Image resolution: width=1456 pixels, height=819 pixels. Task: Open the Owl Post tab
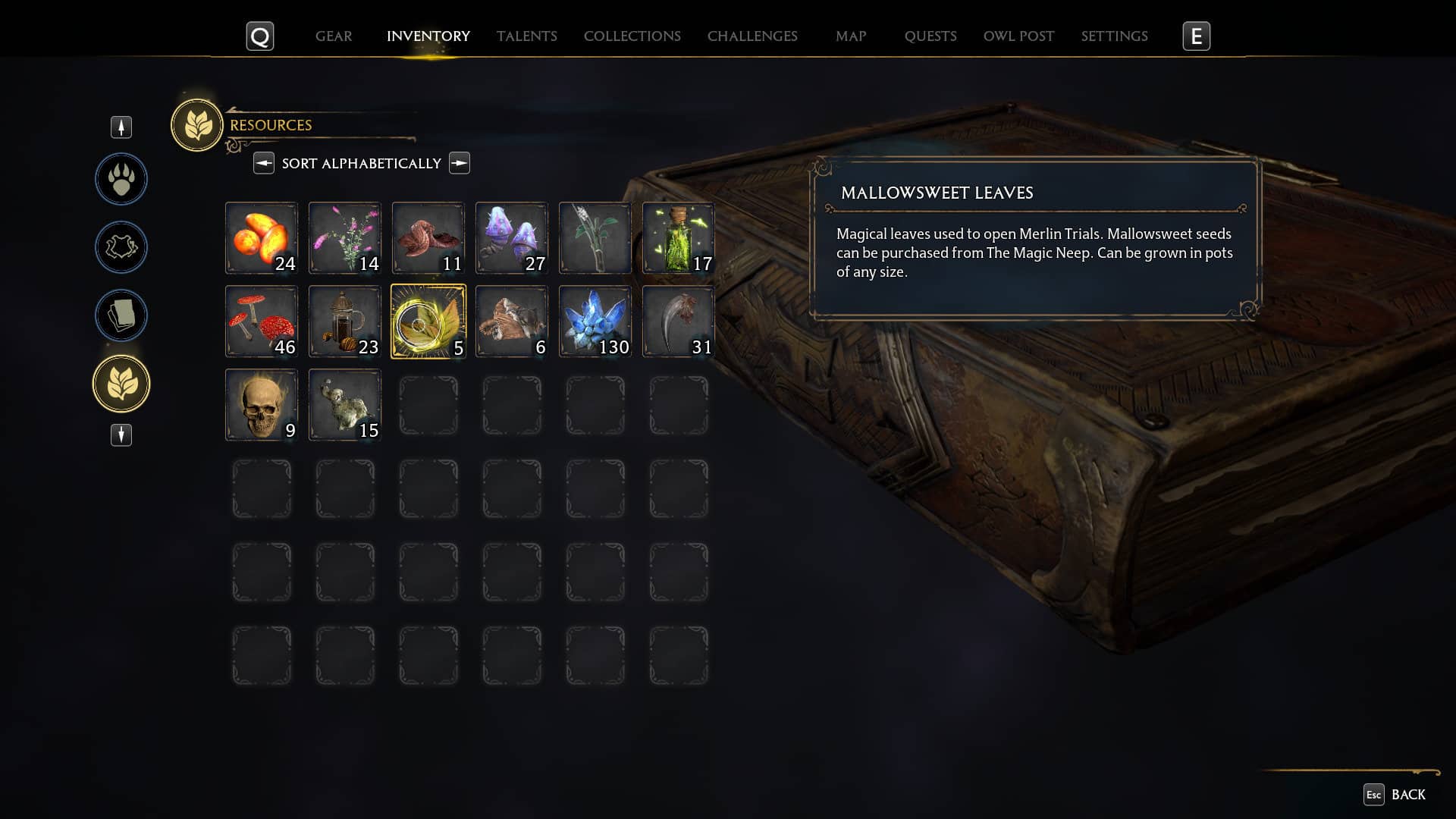[1018, 36]
